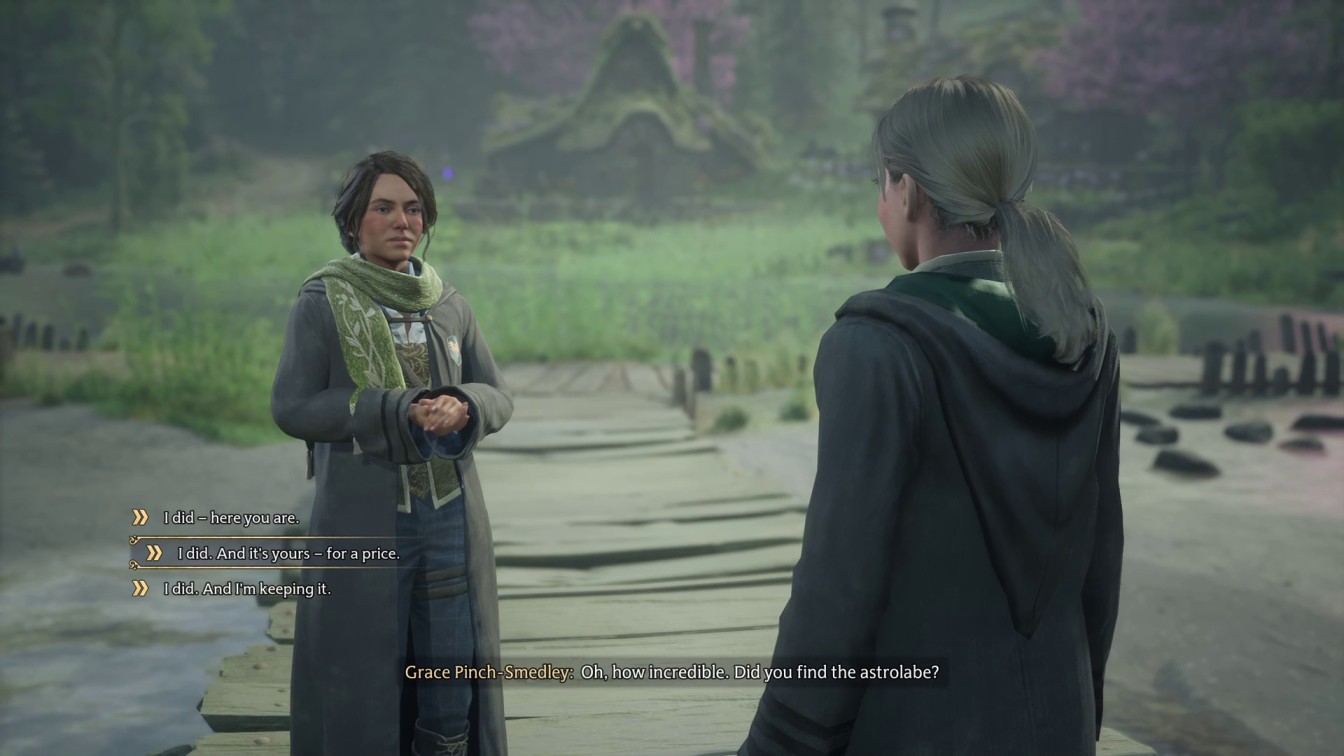Select the response 'I did – here you are.'
This screenshot has width=1344, height=756.
(230, 518)
